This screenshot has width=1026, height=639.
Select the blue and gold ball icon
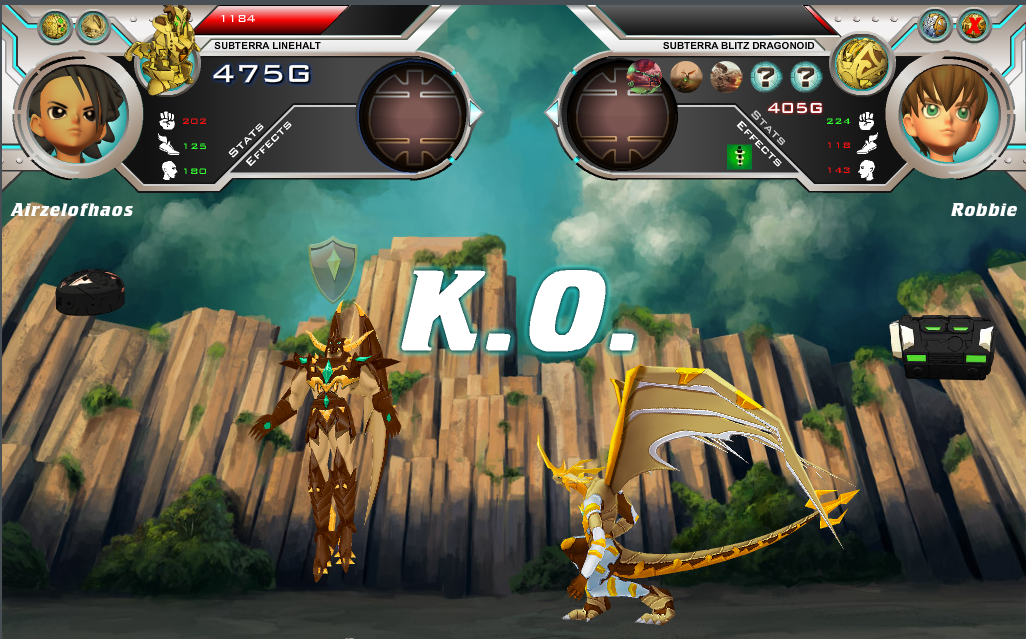pos(935,25)
